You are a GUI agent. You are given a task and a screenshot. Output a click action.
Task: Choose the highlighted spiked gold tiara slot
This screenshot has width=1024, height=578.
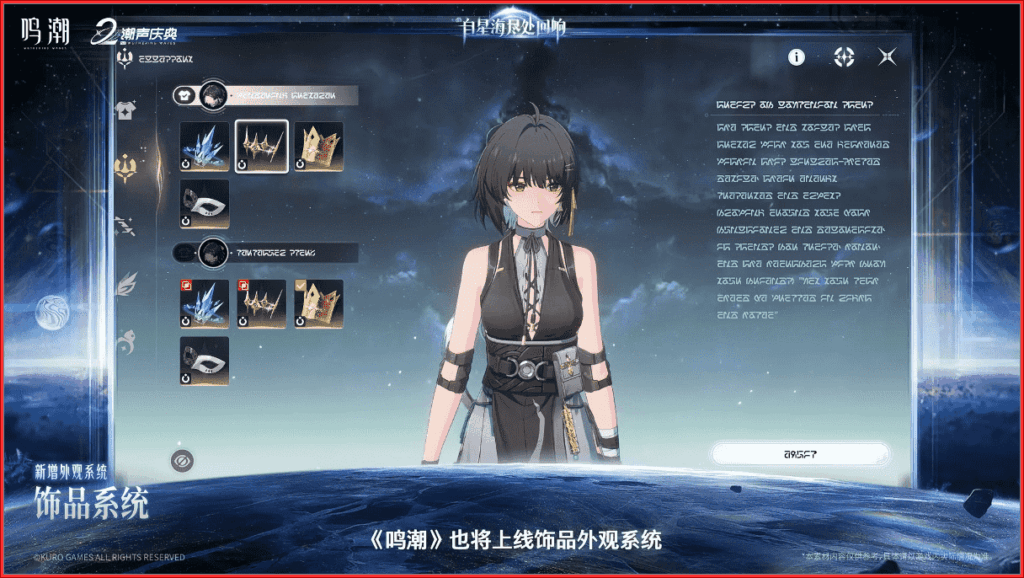coord(262,147)
